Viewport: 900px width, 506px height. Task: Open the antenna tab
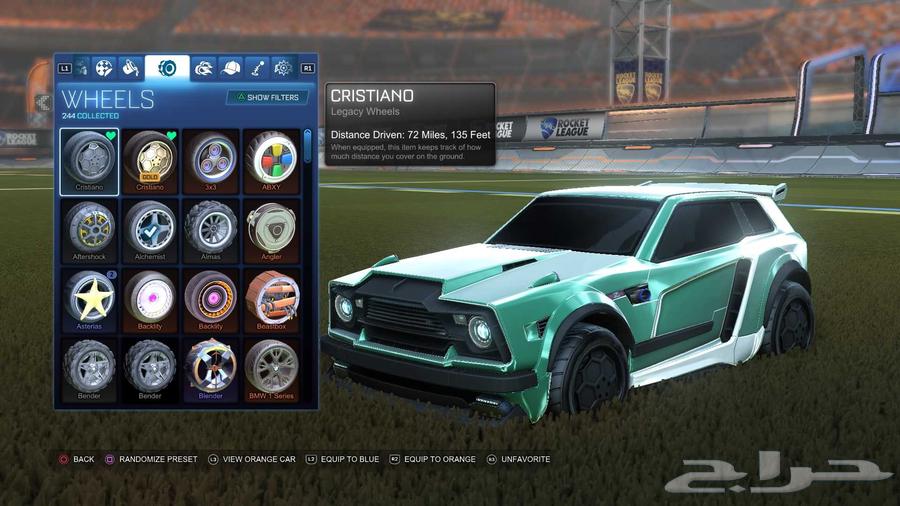pyautogui.click(x=257, y=68)
